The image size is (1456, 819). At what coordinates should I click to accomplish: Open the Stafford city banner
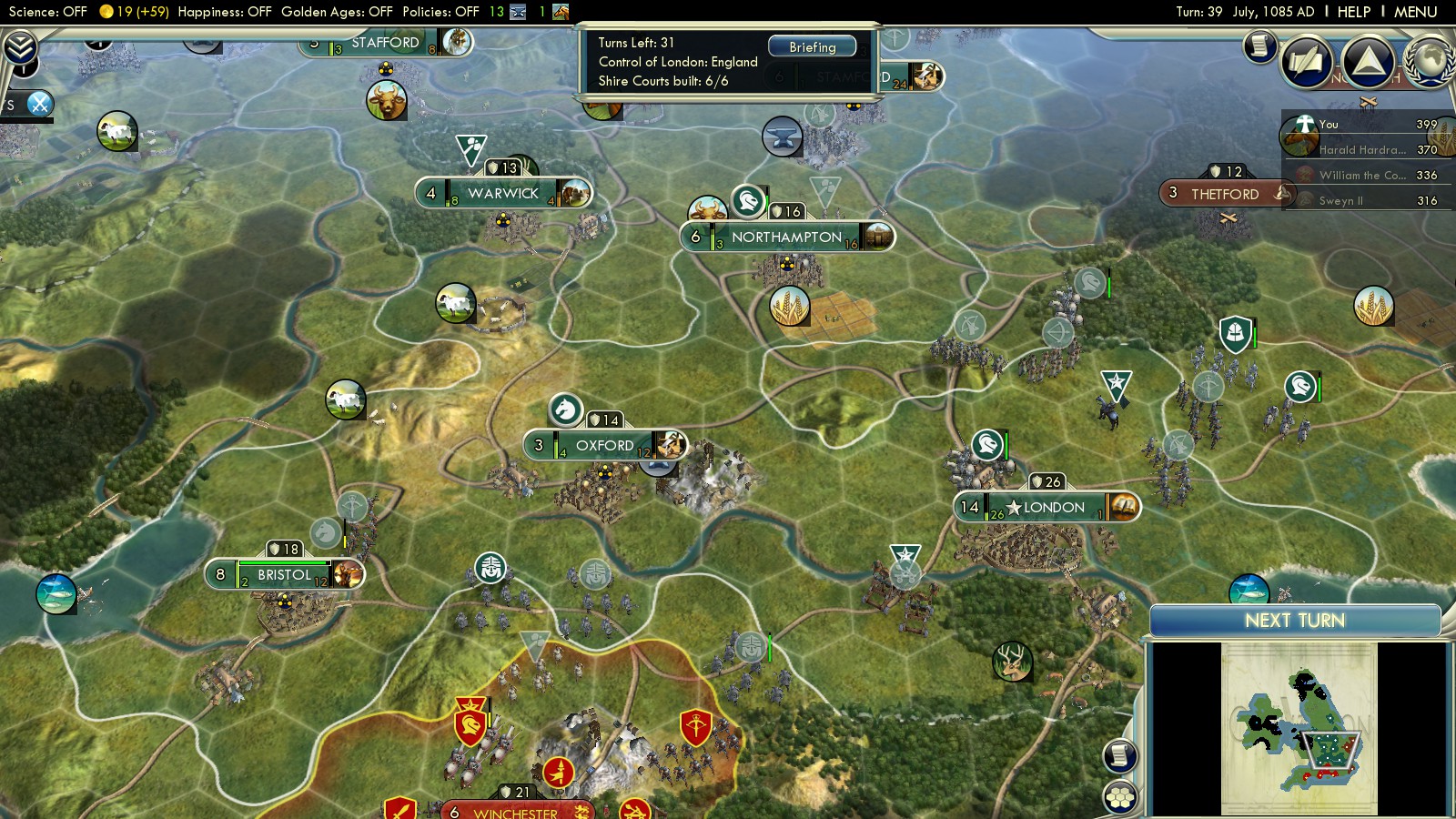385,43
